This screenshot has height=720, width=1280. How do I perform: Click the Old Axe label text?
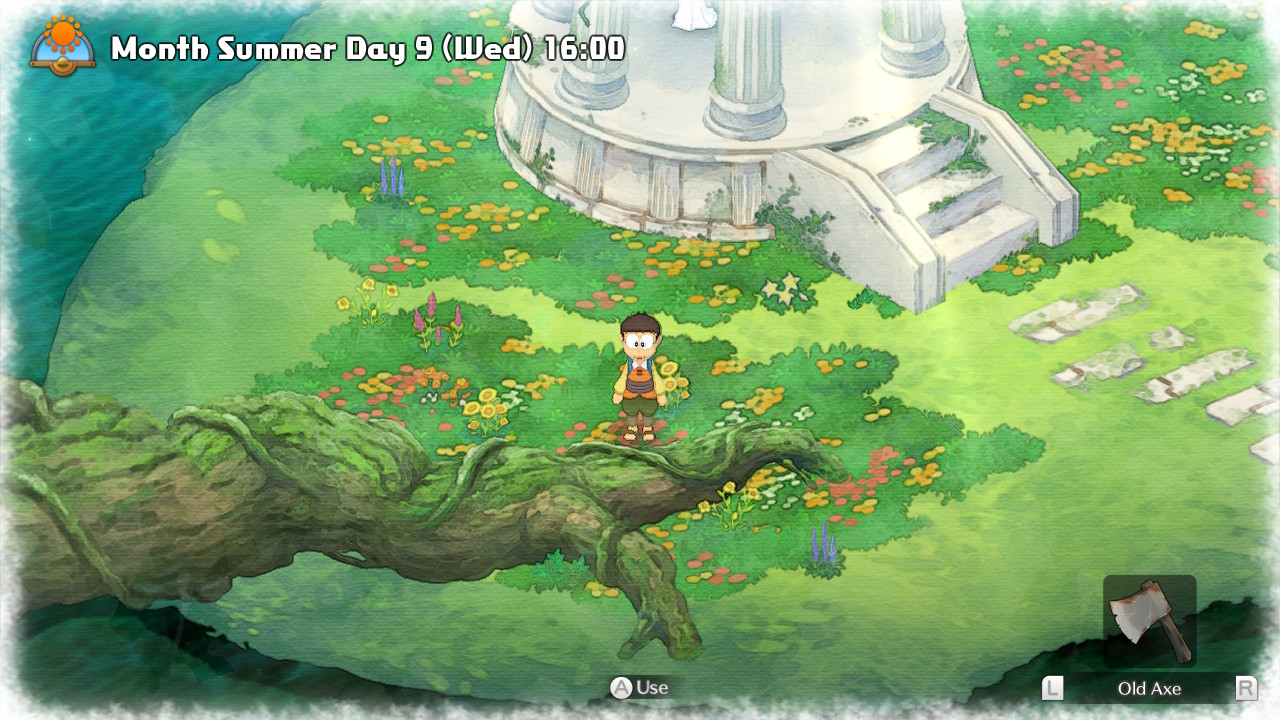[1151, 688]
